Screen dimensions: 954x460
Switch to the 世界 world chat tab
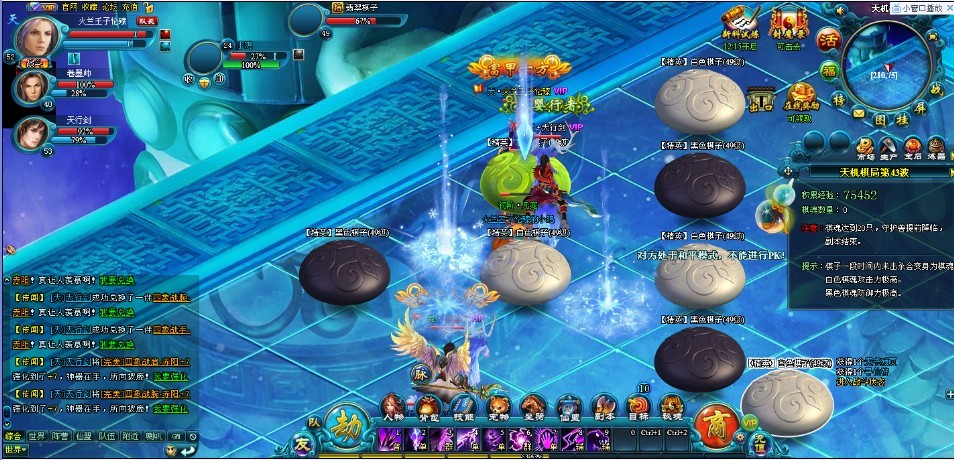point(36,436)
